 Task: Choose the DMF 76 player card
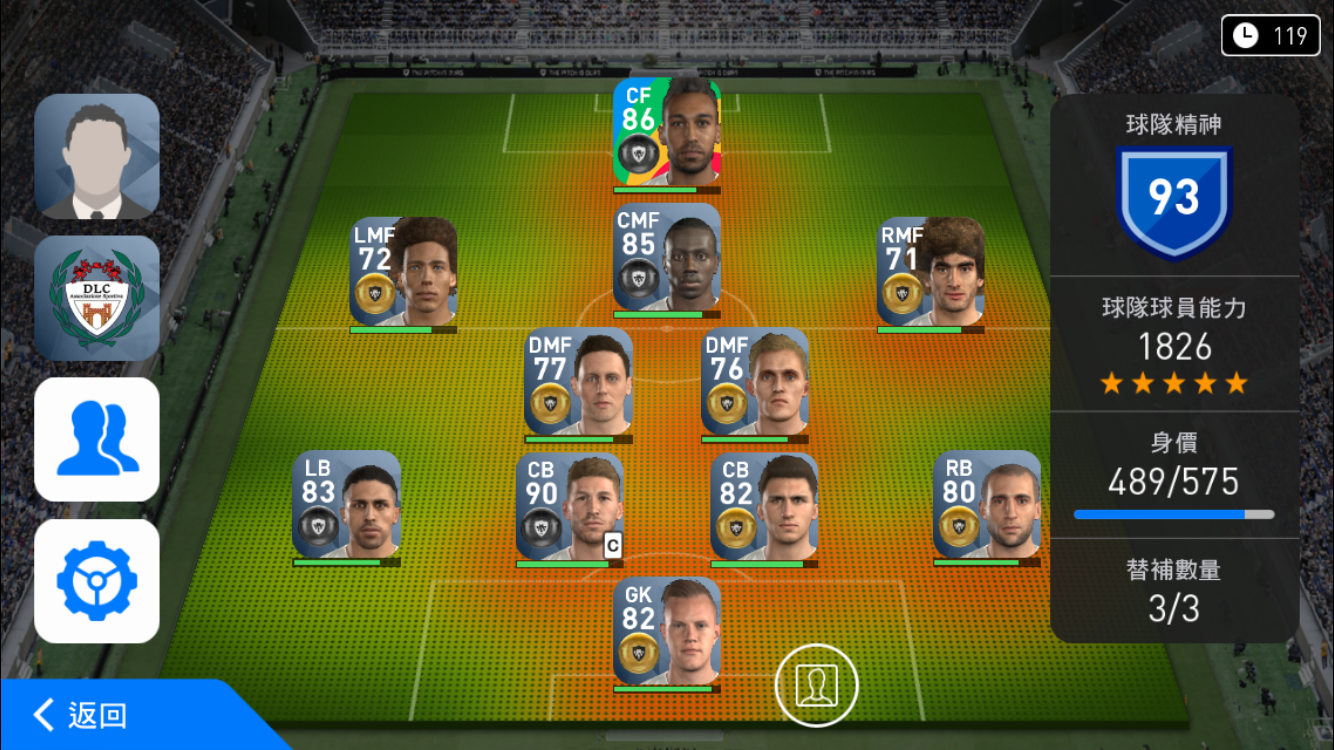coord(755,382)
